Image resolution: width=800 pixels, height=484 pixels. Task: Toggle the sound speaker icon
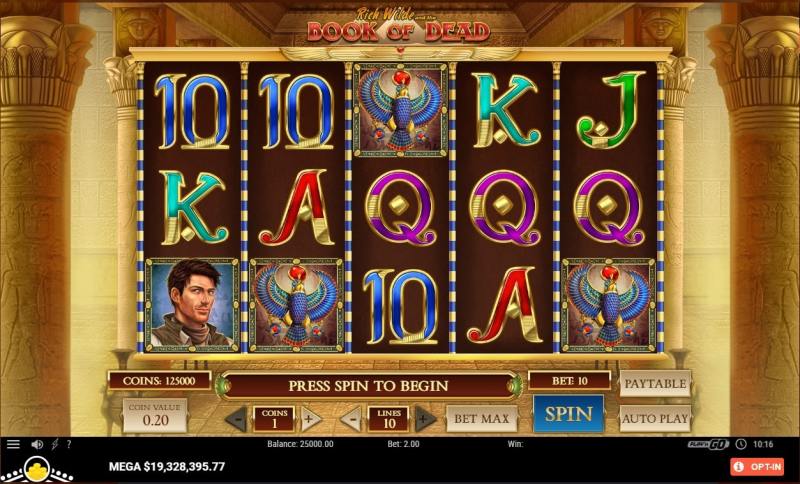coord(37,444)
